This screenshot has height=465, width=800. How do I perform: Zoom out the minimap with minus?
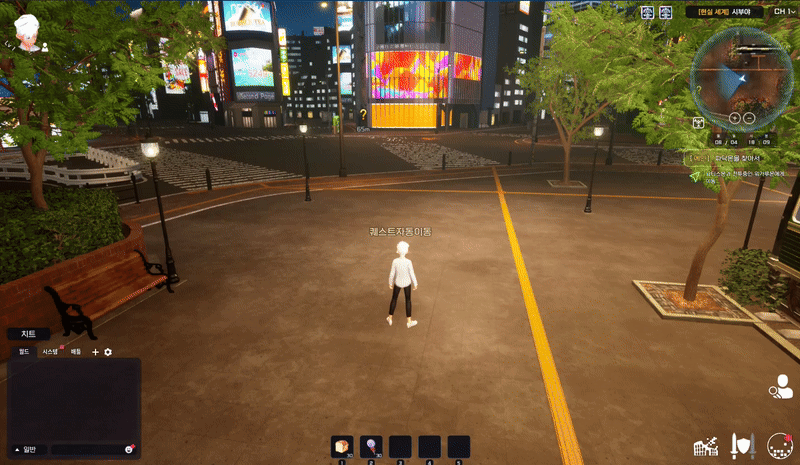click(x=749, y=117)
